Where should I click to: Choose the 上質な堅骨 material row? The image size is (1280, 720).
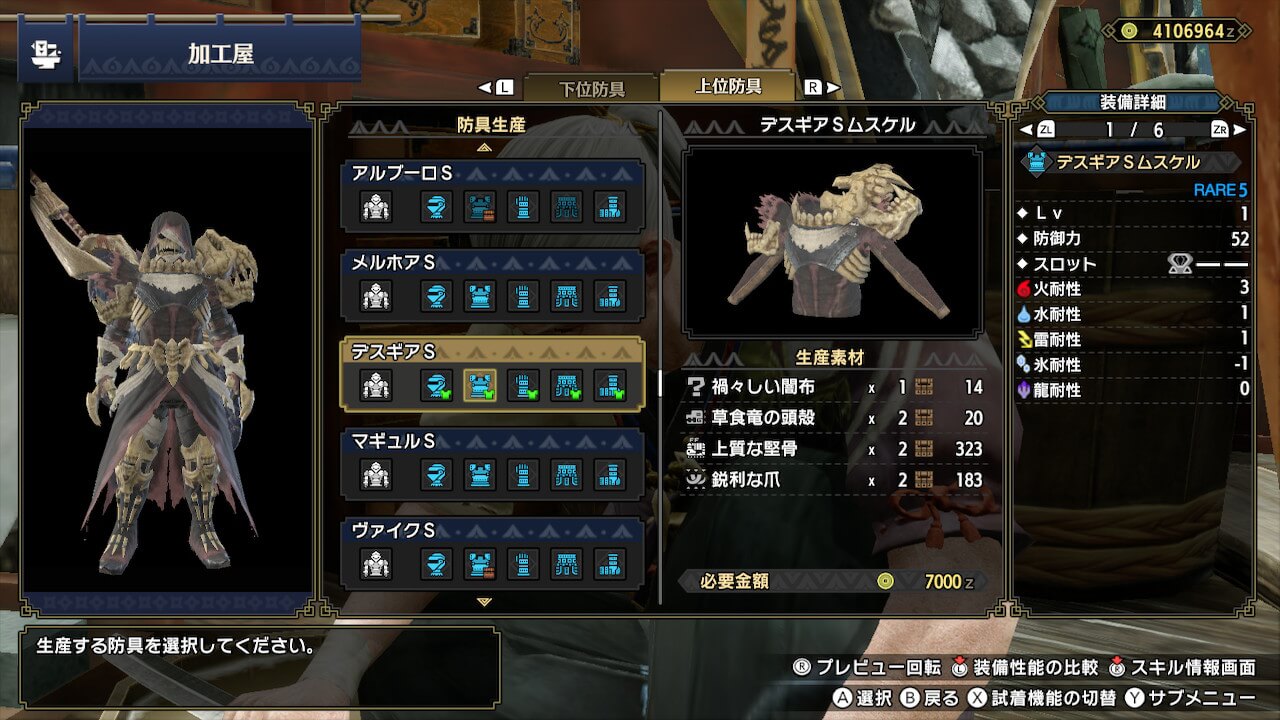836,449
